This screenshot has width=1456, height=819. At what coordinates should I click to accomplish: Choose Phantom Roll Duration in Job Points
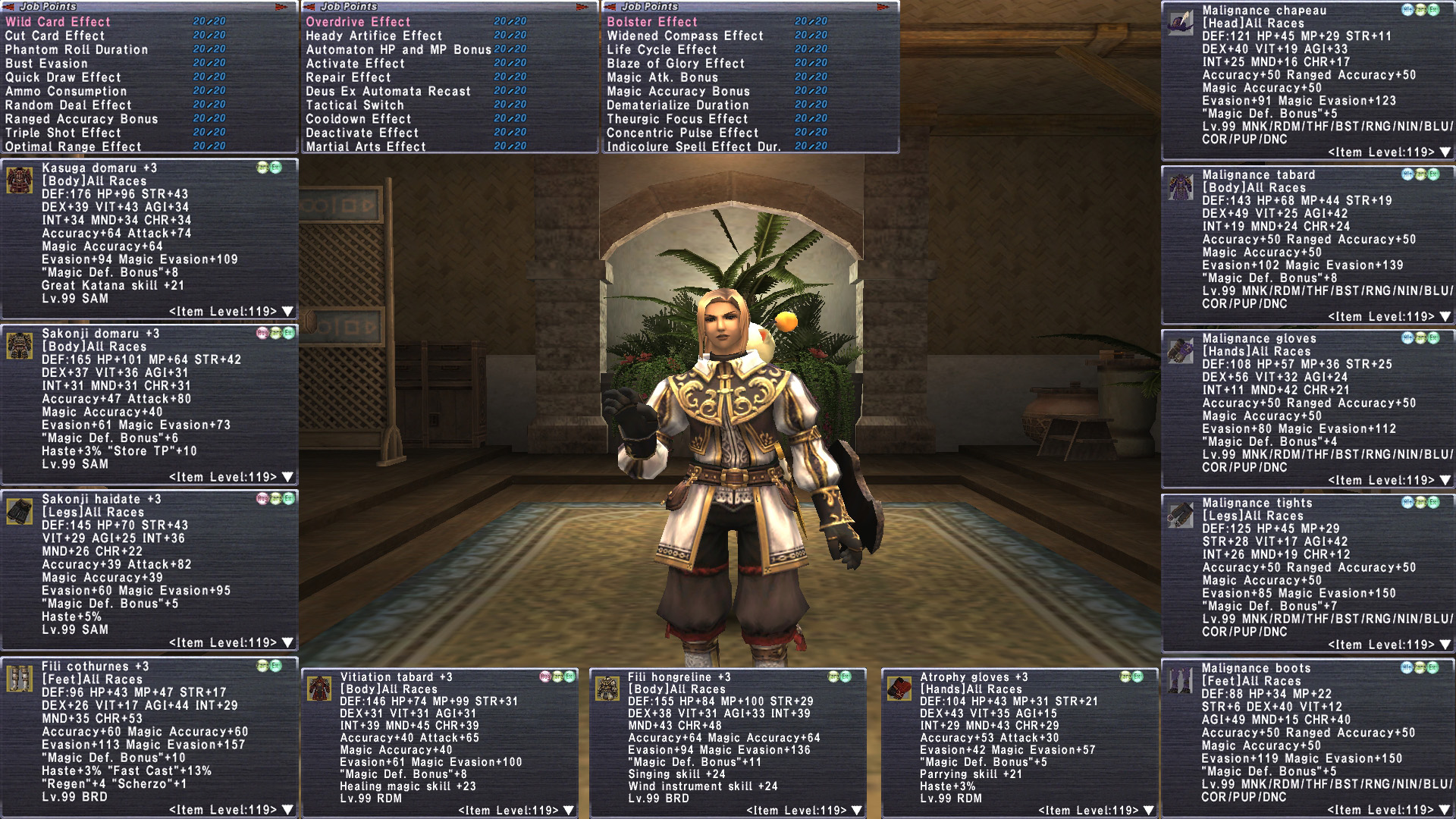coord(77,50)
